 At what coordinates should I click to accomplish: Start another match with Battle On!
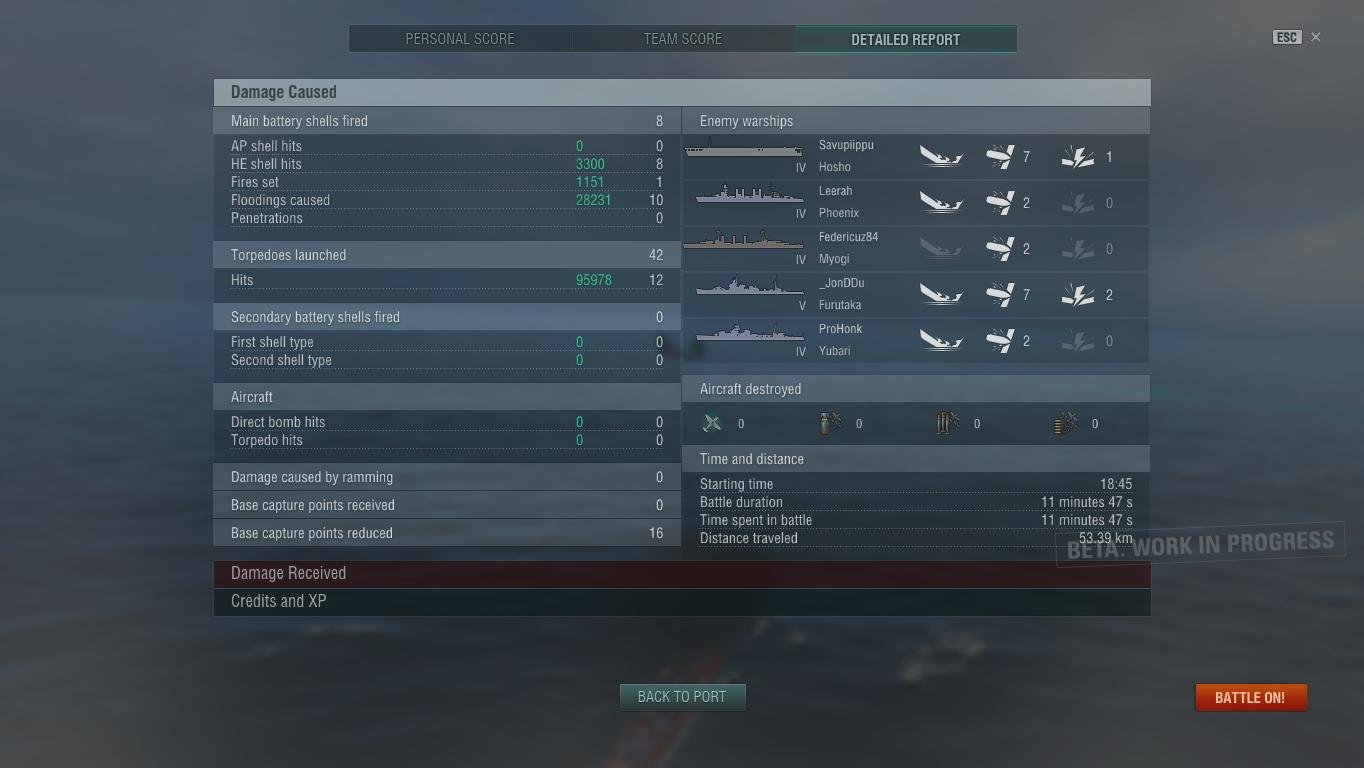pos(1250,698)
